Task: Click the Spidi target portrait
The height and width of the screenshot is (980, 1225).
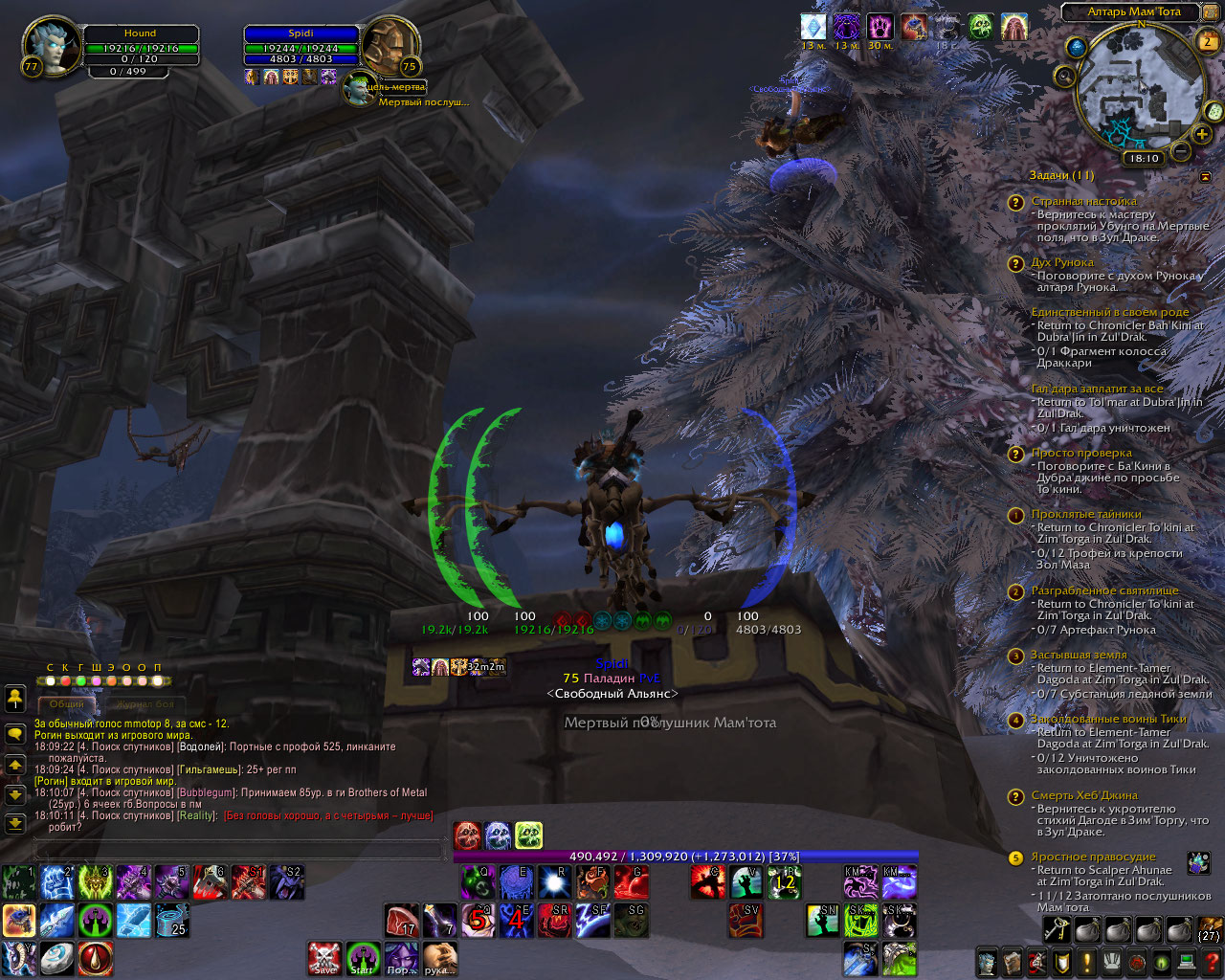Action: pyautogui.click(x=390, y=46)
